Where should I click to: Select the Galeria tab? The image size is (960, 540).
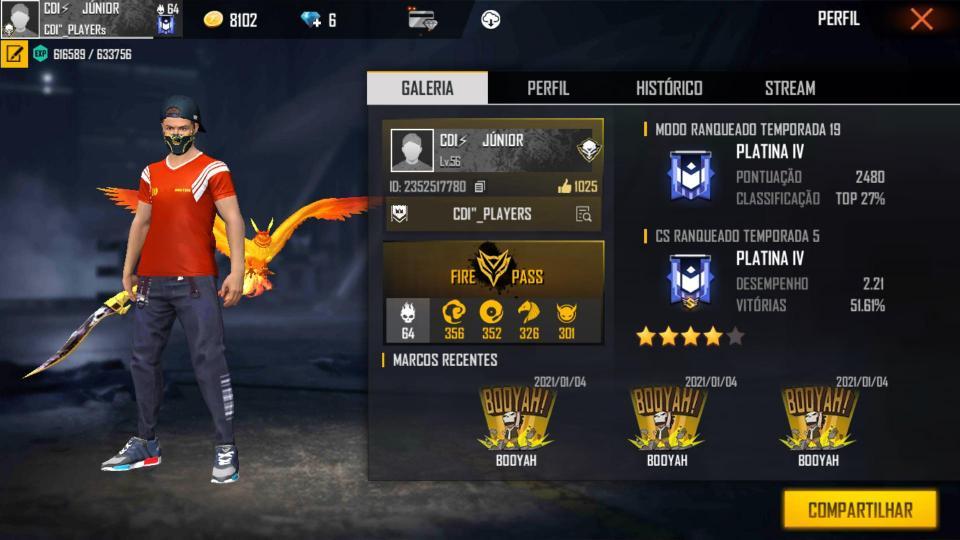(427, 88)
